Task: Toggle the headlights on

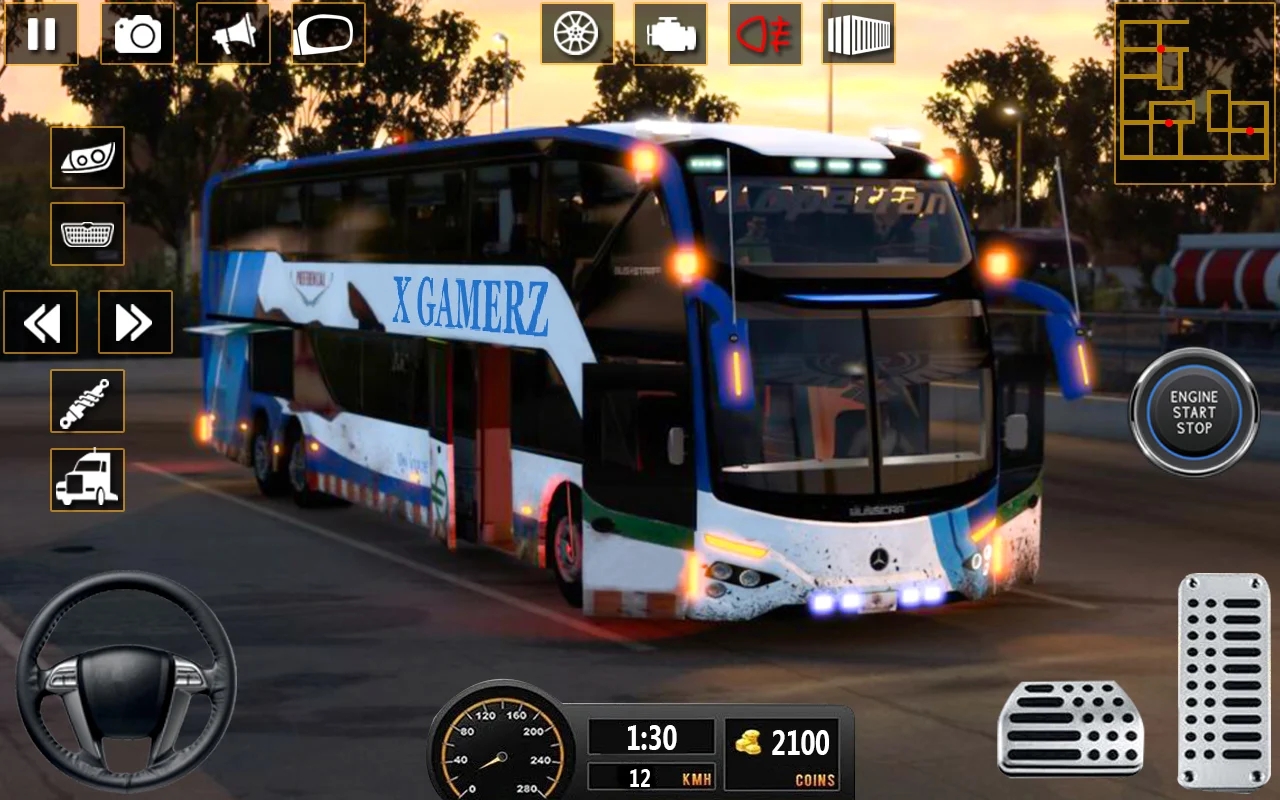Action: coord(87,158)
